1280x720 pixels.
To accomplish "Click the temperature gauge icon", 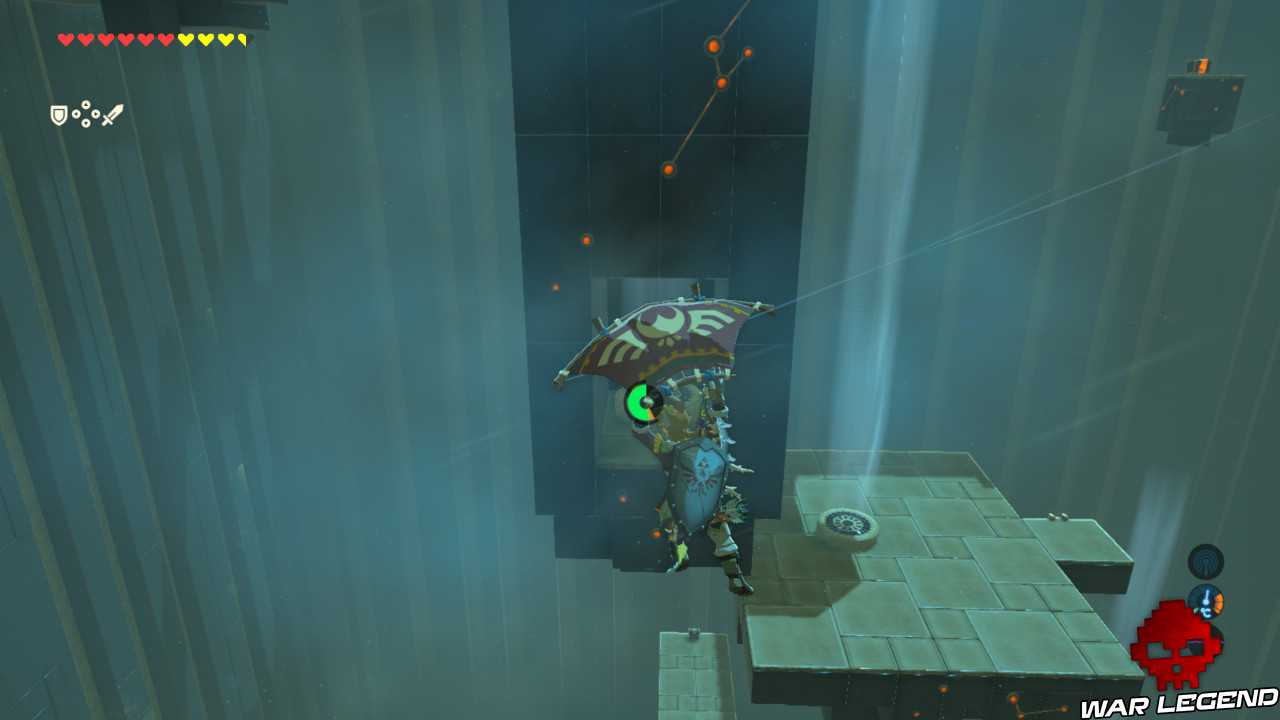I will point(1207,601).
